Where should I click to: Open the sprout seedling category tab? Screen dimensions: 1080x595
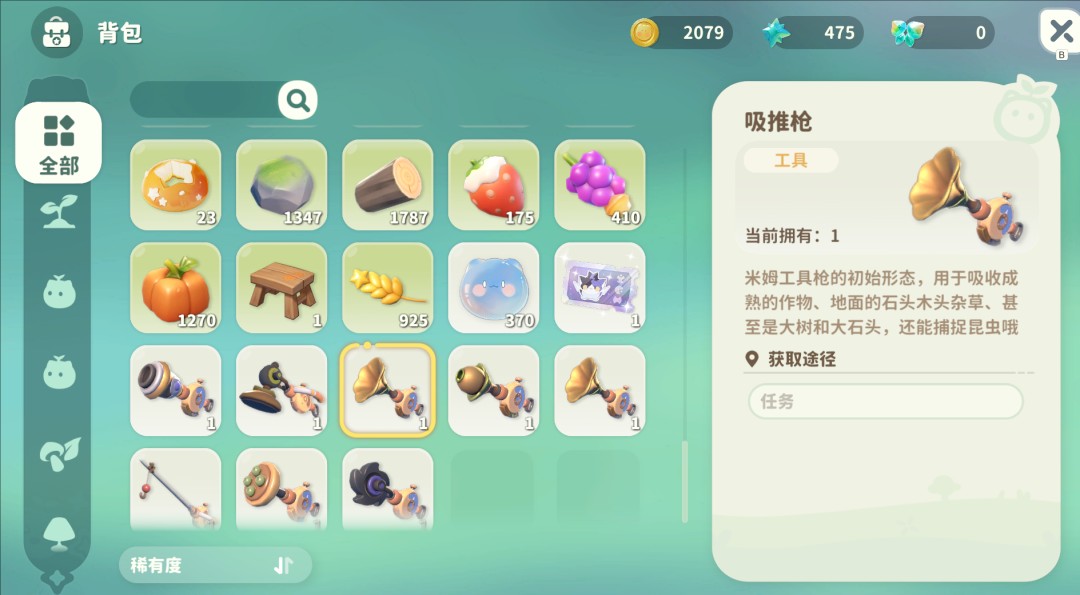click(59, 212)
